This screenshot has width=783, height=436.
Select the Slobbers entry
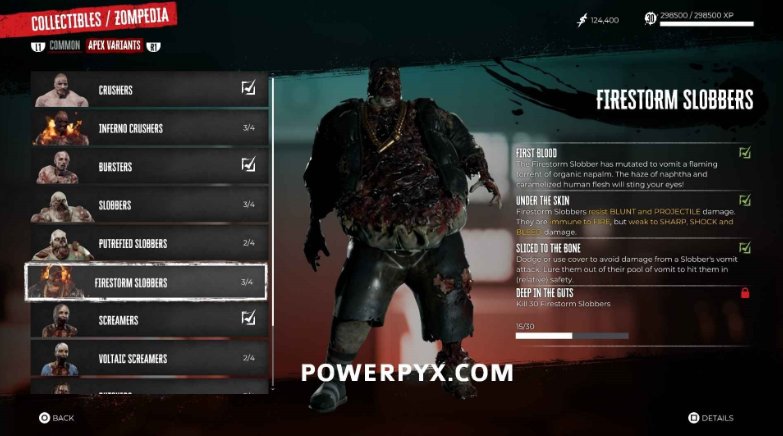coord(148,205)
